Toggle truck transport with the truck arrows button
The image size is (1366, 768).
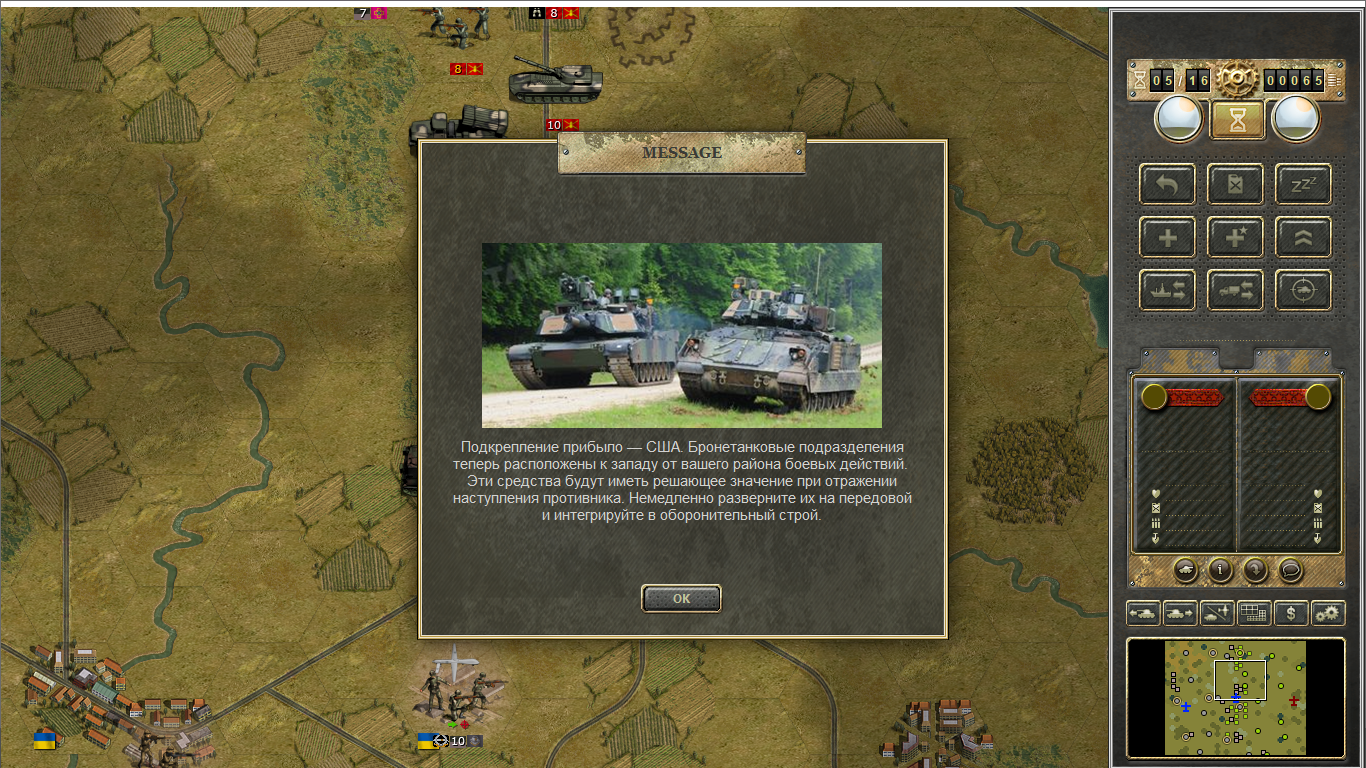pos(1235,291)
